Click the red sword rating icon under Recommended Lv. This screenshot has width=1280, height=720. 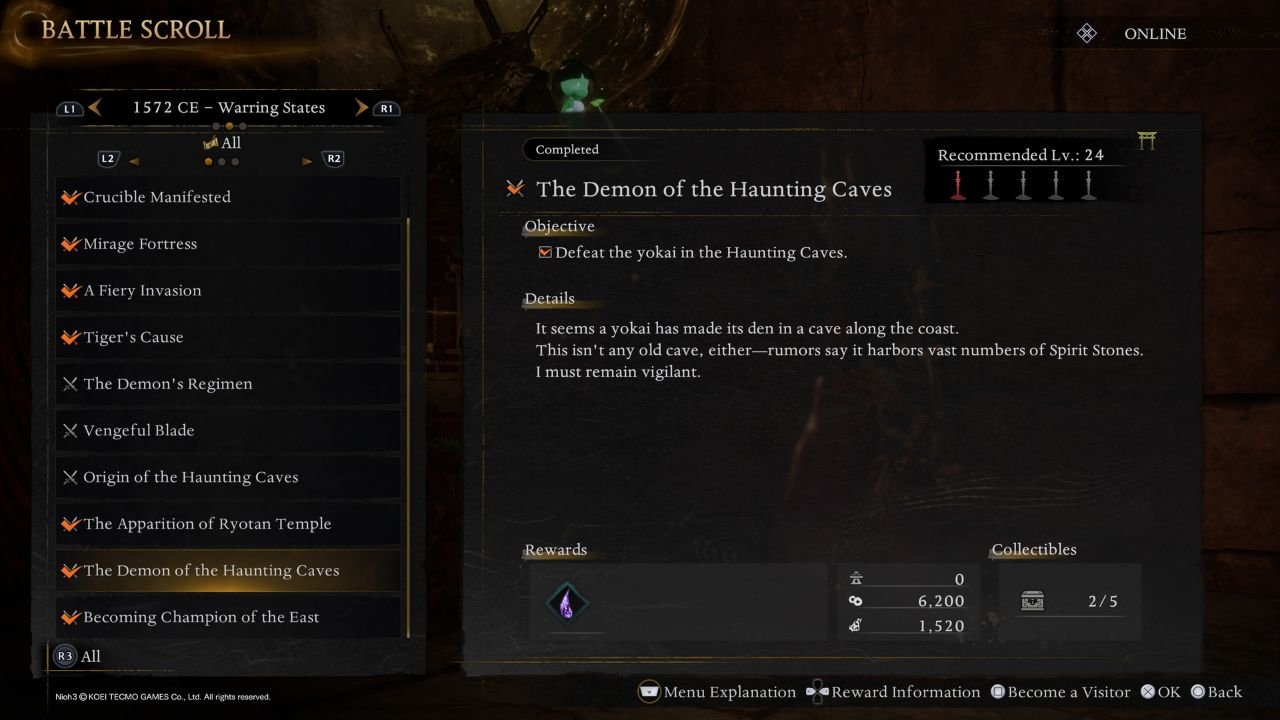[957, 184]
